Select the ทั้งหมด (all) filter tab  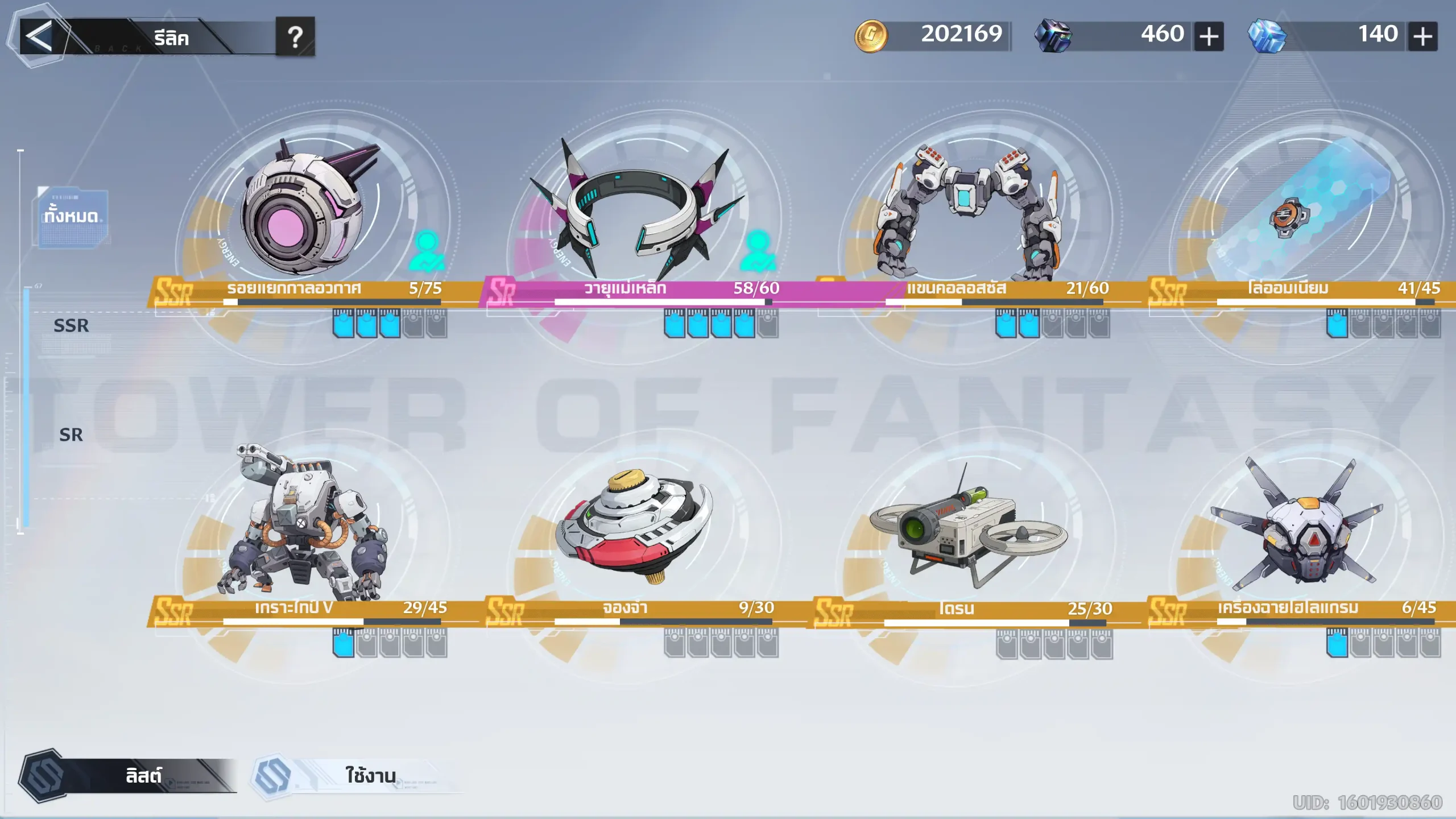click(x=72, y=216)
